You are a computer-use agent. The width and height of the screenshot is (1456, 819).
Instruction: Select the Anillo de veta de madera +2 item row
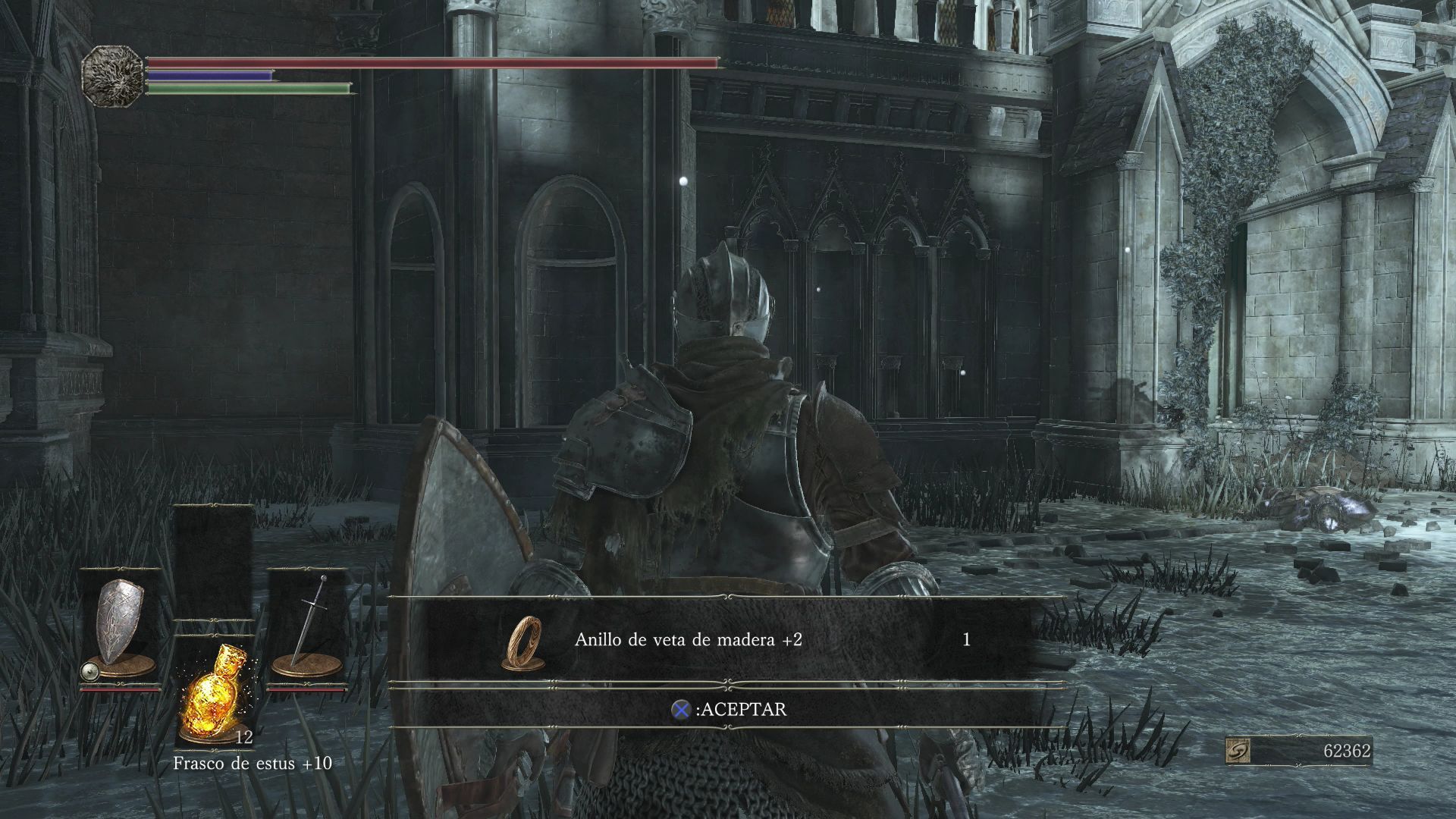tap(726, 640)
